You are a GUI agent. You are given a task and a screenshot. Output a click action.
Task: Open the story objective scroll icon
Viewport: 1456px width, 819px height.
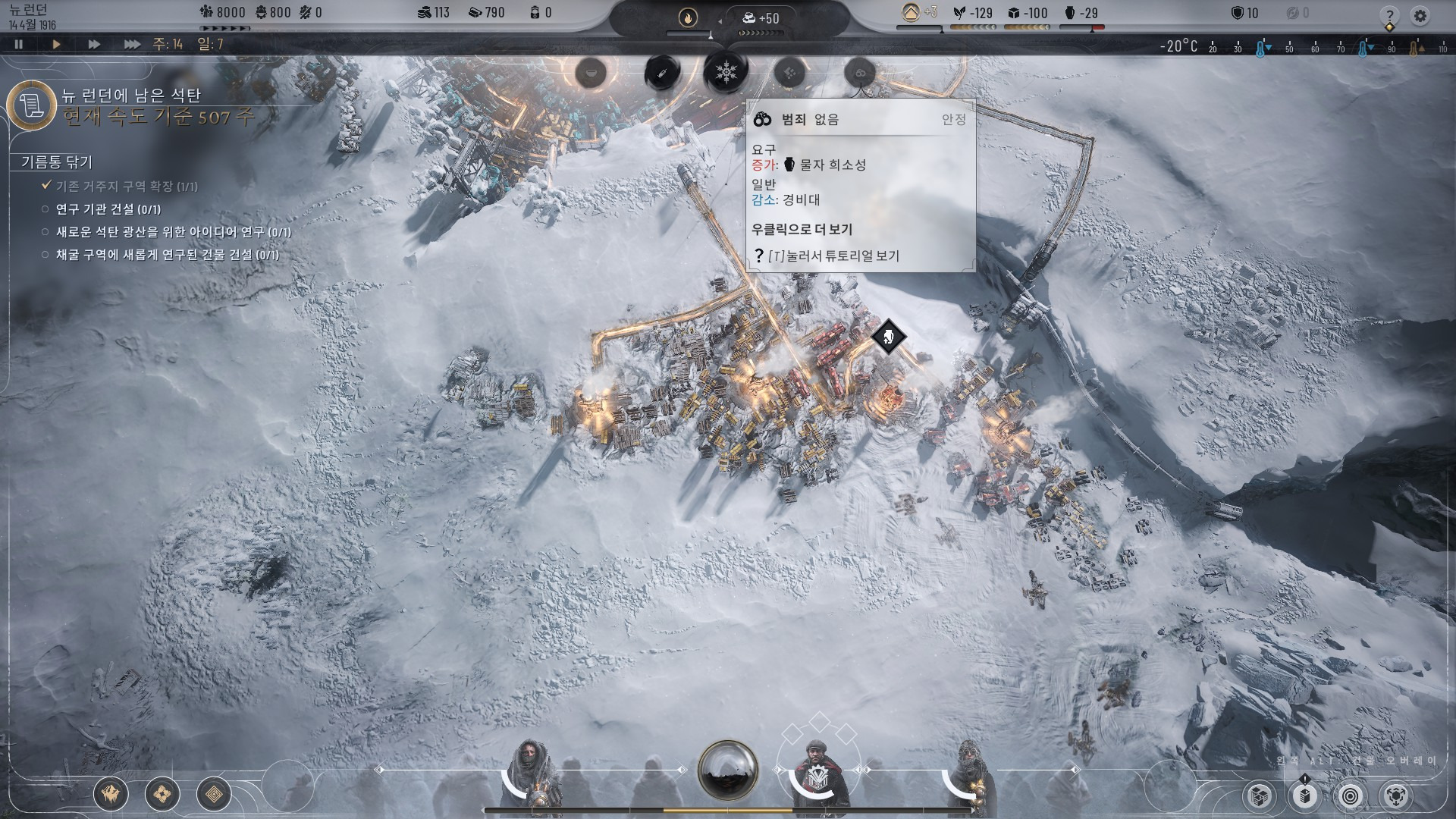tap(32, 105)
